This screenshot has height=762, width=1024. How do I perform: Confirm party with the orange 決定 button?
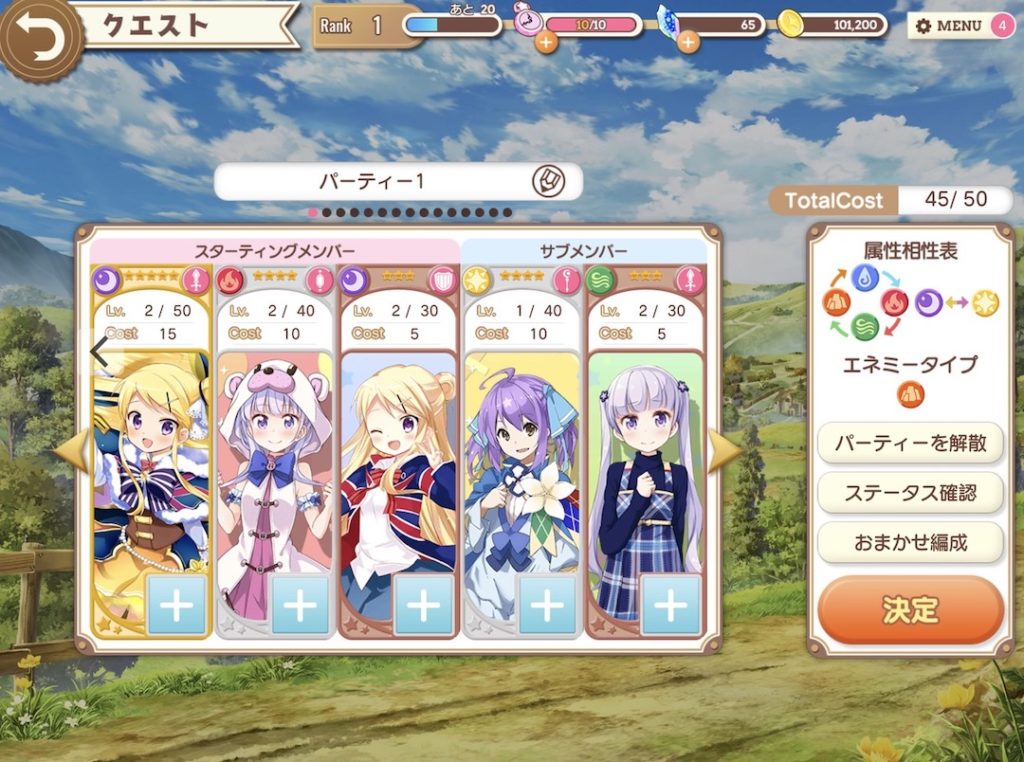(910, 609)
